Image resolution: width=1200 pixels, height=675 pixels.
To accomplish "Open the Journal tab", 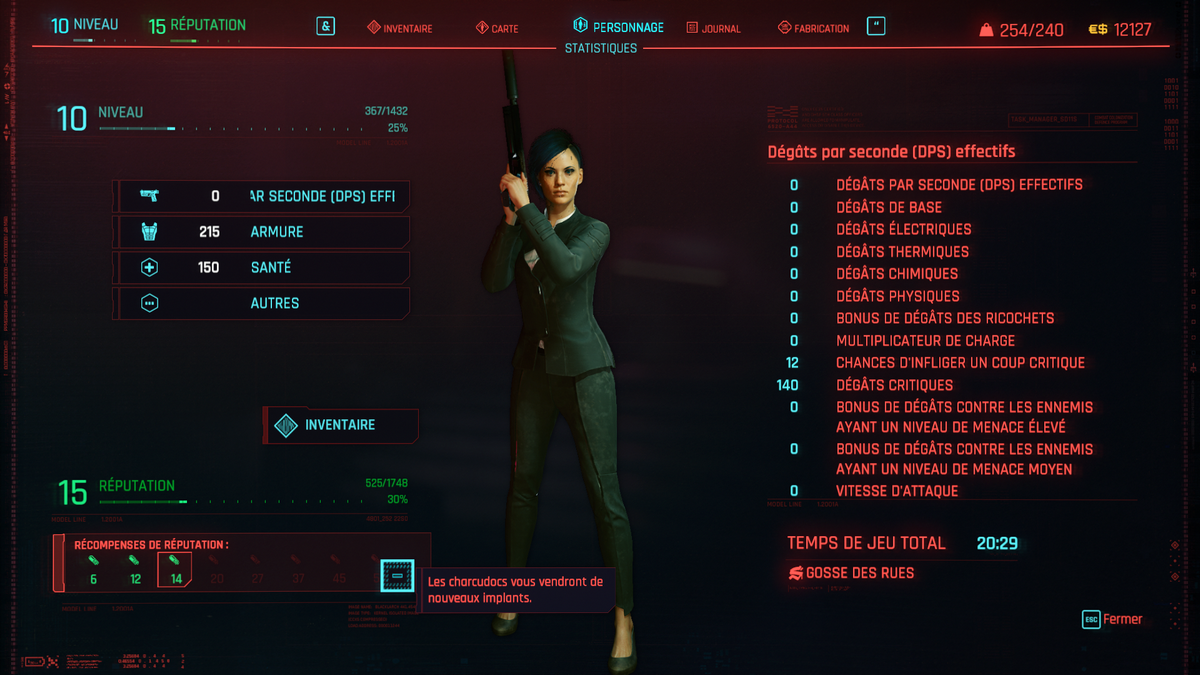I will point(713,28).
